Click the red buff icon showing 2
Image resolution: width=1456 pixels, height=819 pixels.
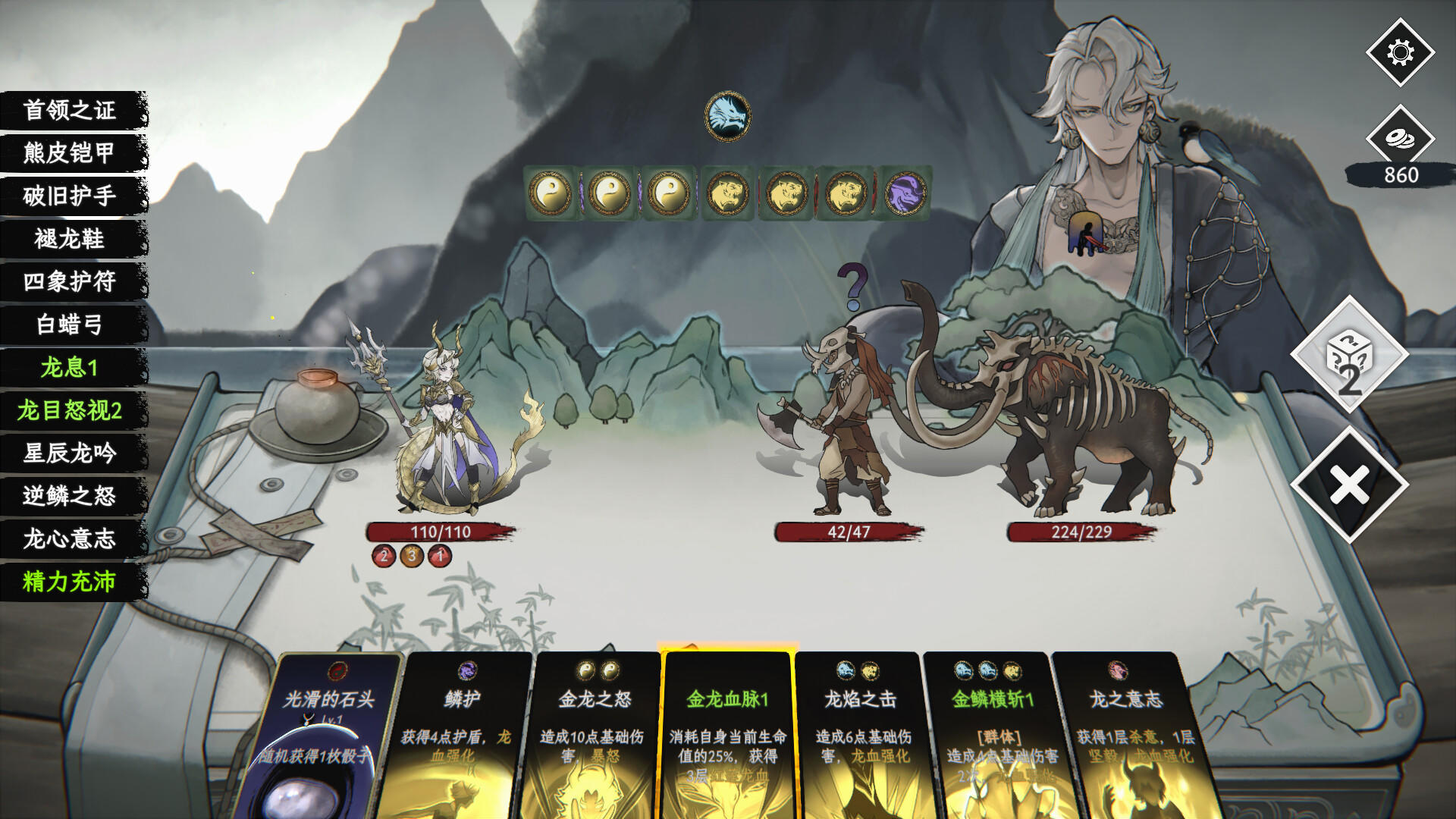tap(384, 554)
